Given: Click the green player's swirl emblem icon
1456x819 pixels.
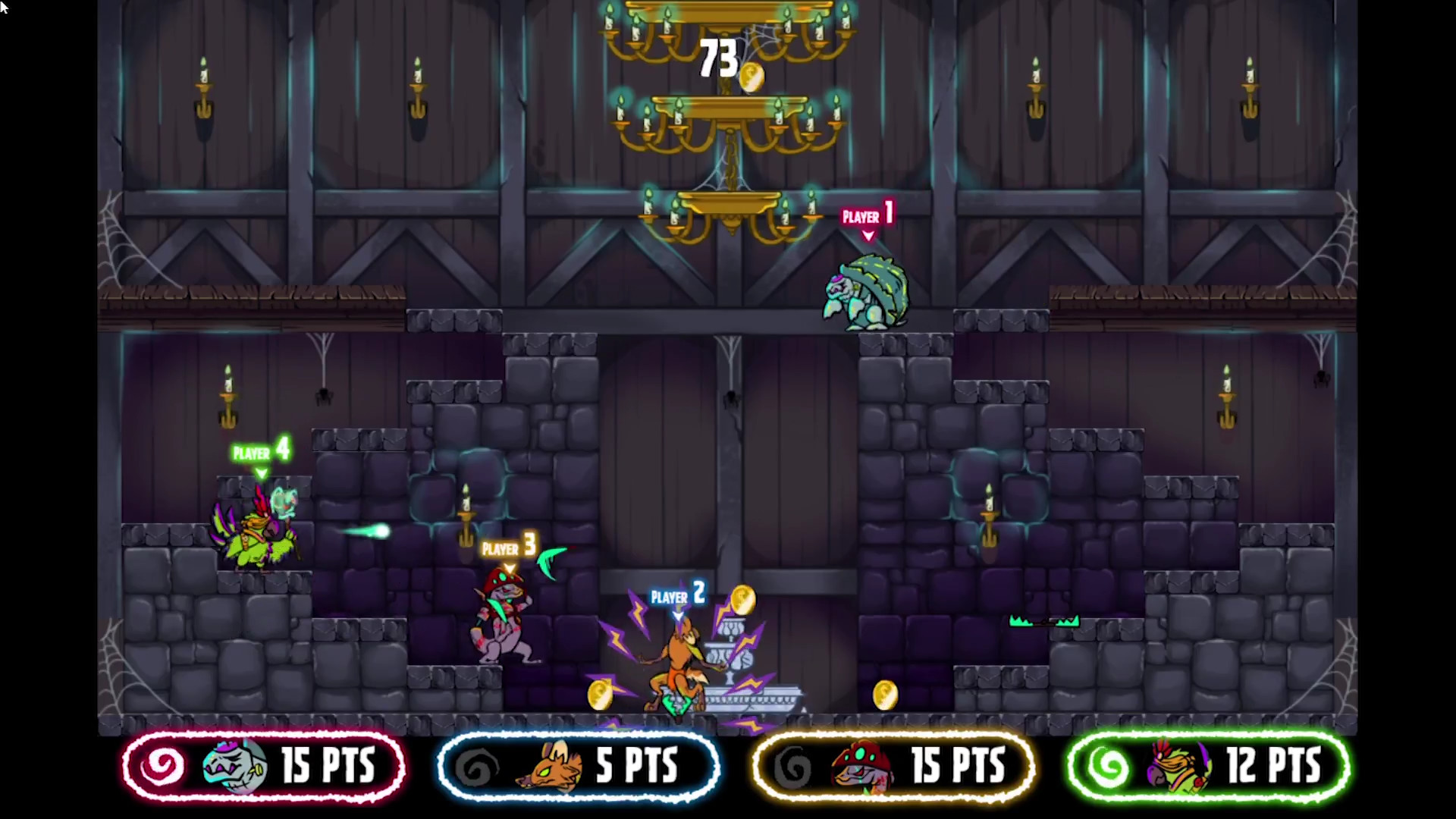Looking at the screenshot, I should click(1109, 767).
